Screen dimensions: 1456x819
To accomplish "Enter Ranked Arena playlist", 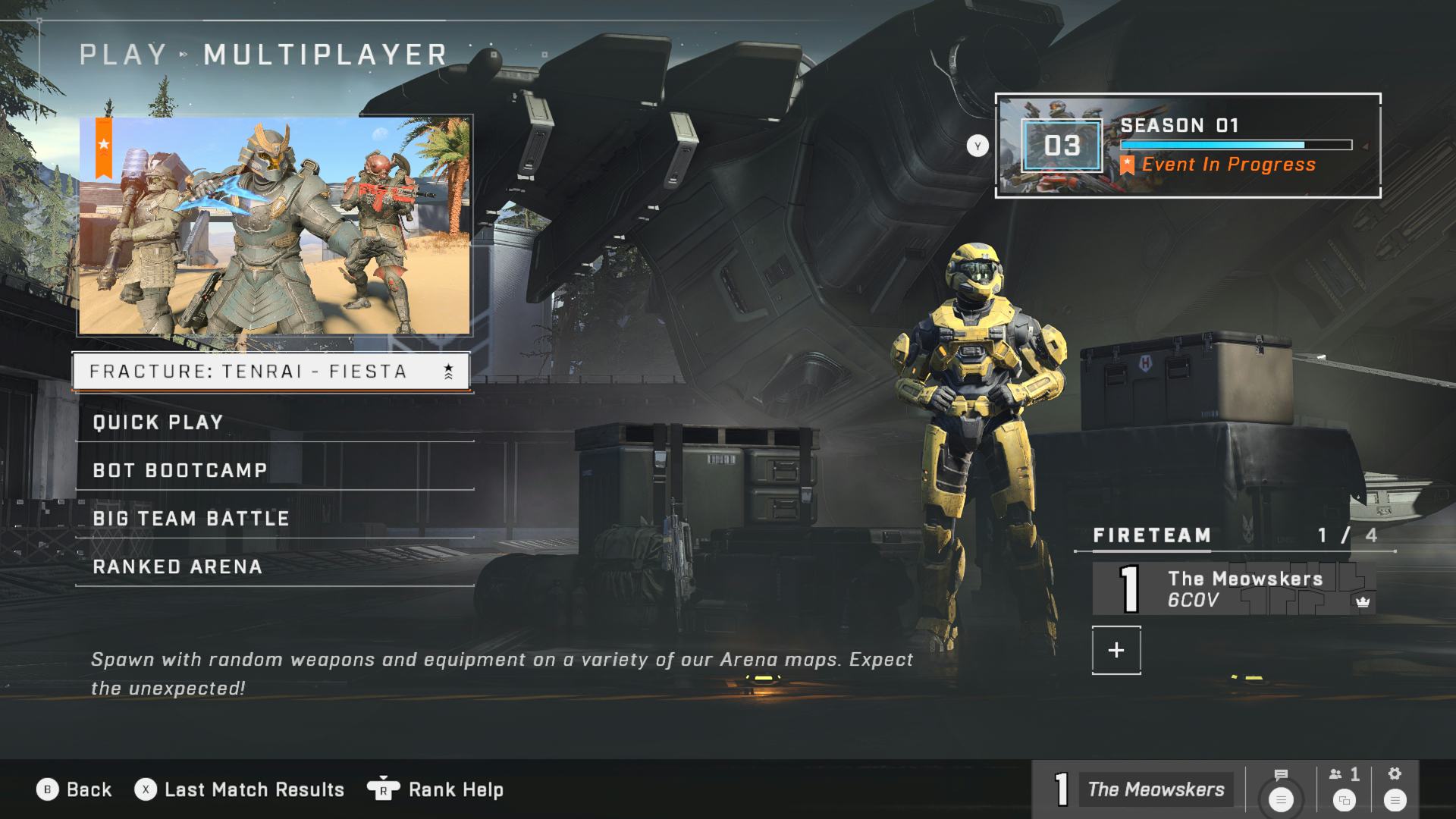I will coord(274,567).
